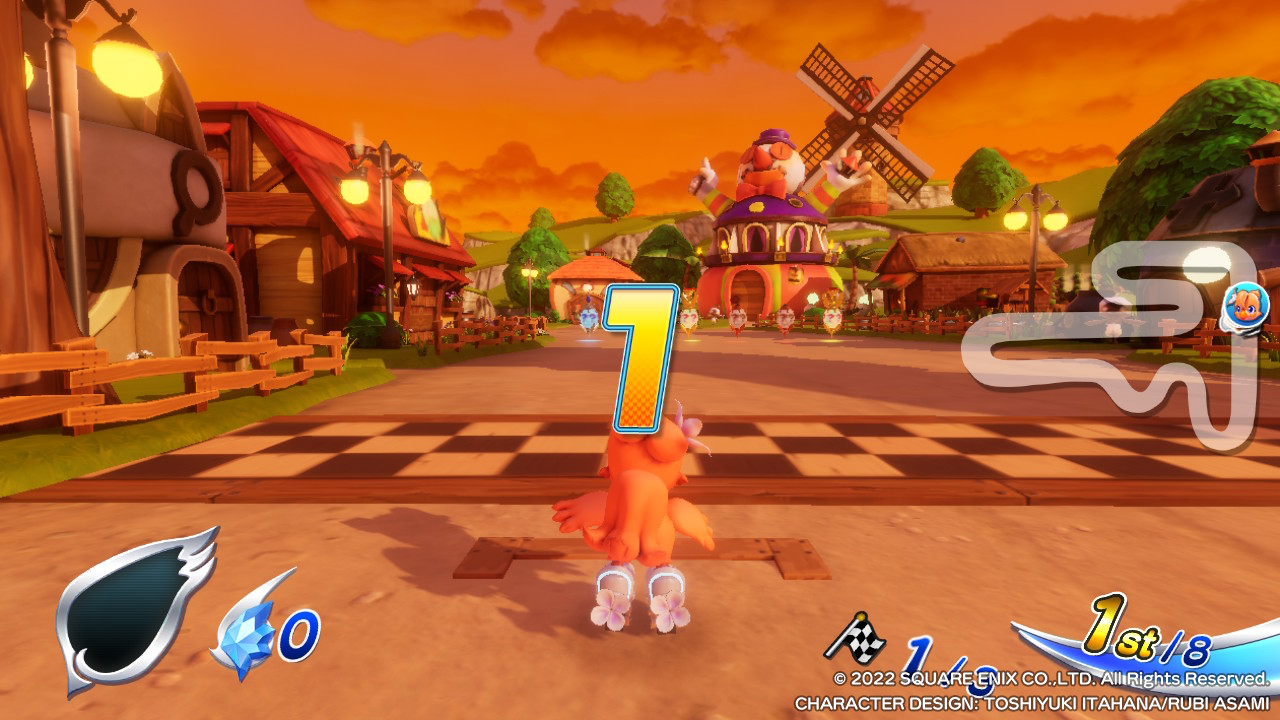Click the white circle on the track map

coord(1206,265)
